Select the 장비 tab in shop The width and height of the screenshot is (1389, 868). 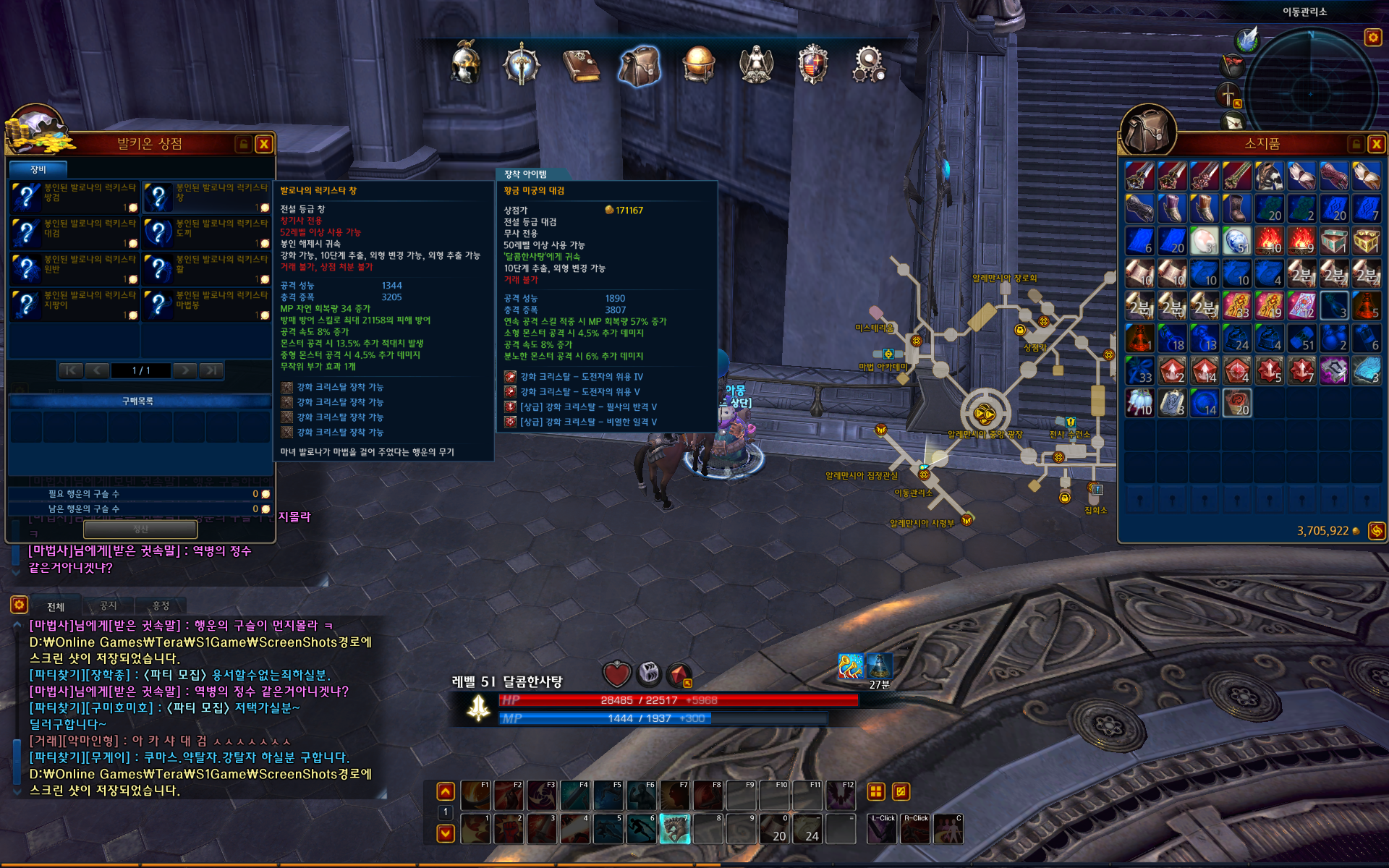[x=38, y=169]
